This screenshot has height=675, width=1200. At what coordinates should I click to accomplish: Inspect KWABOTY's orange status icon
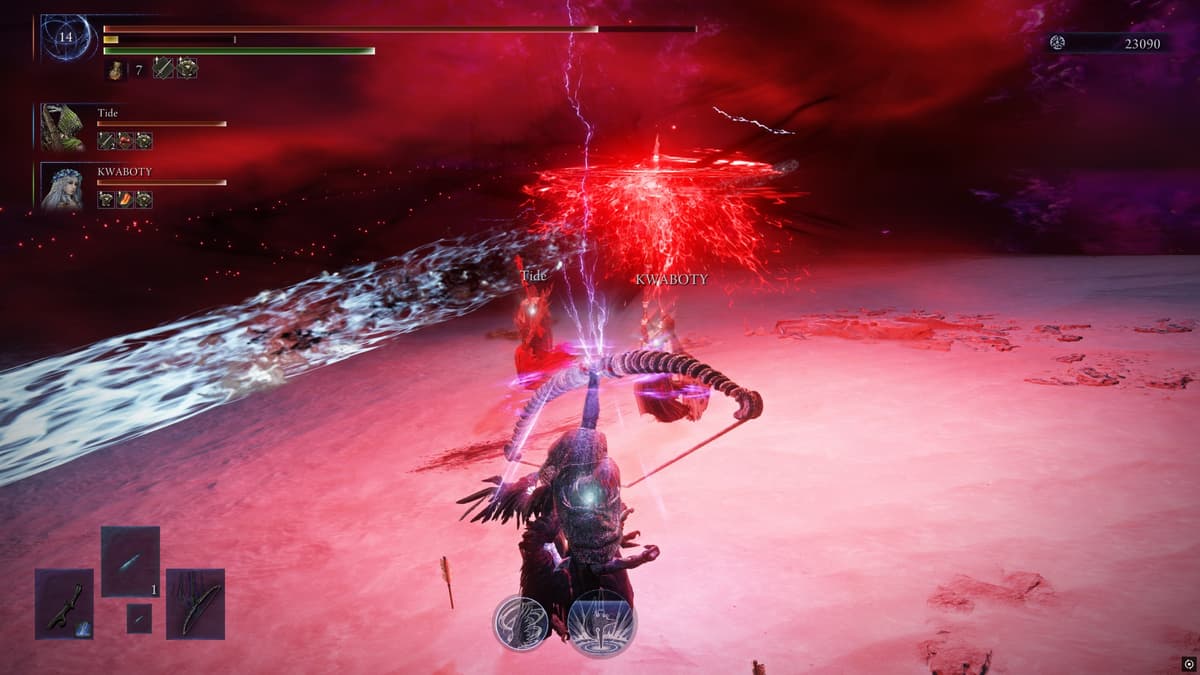pyautogui.click(x=125, y=200)
